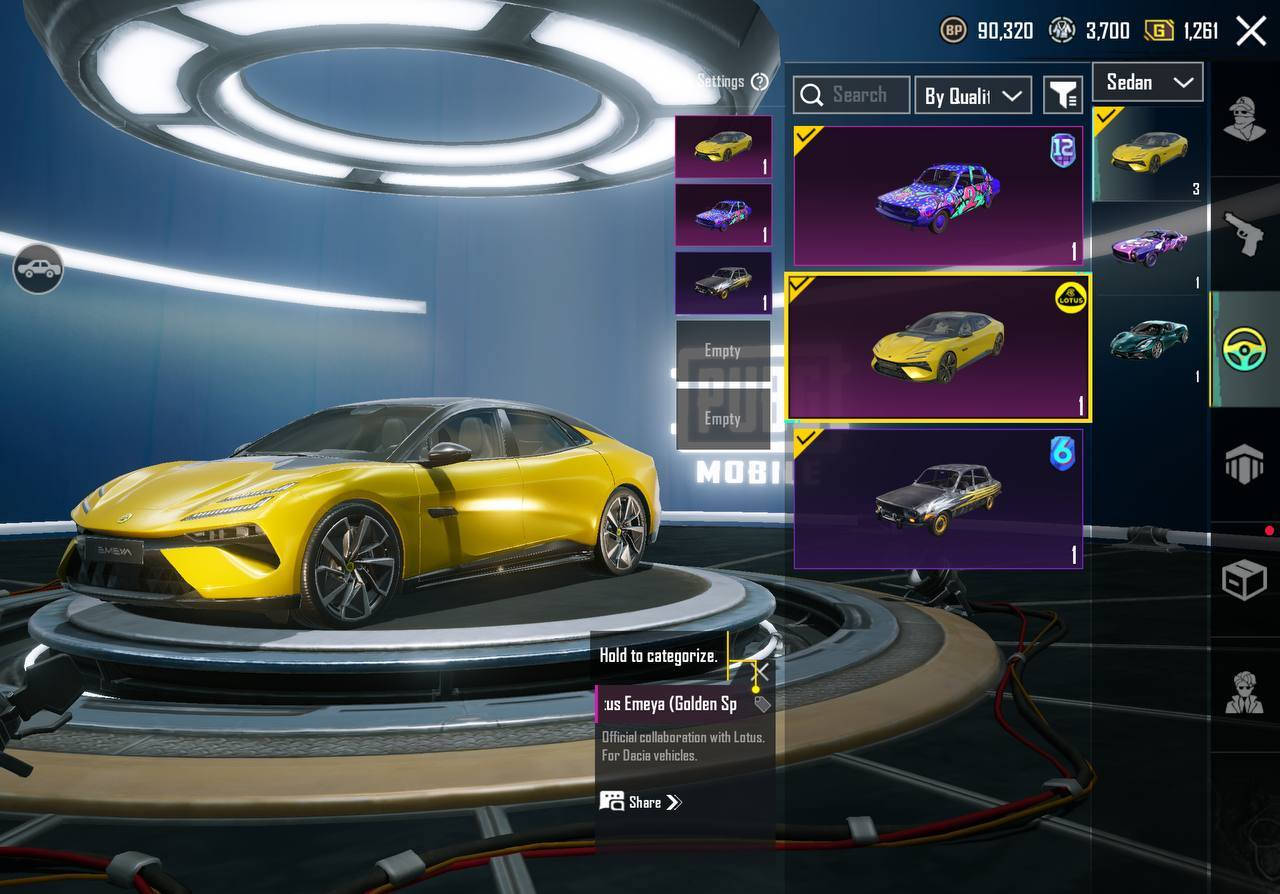Close the vehicle inventory screen
The image size is (1280, 894).
tap(1251, 31)
